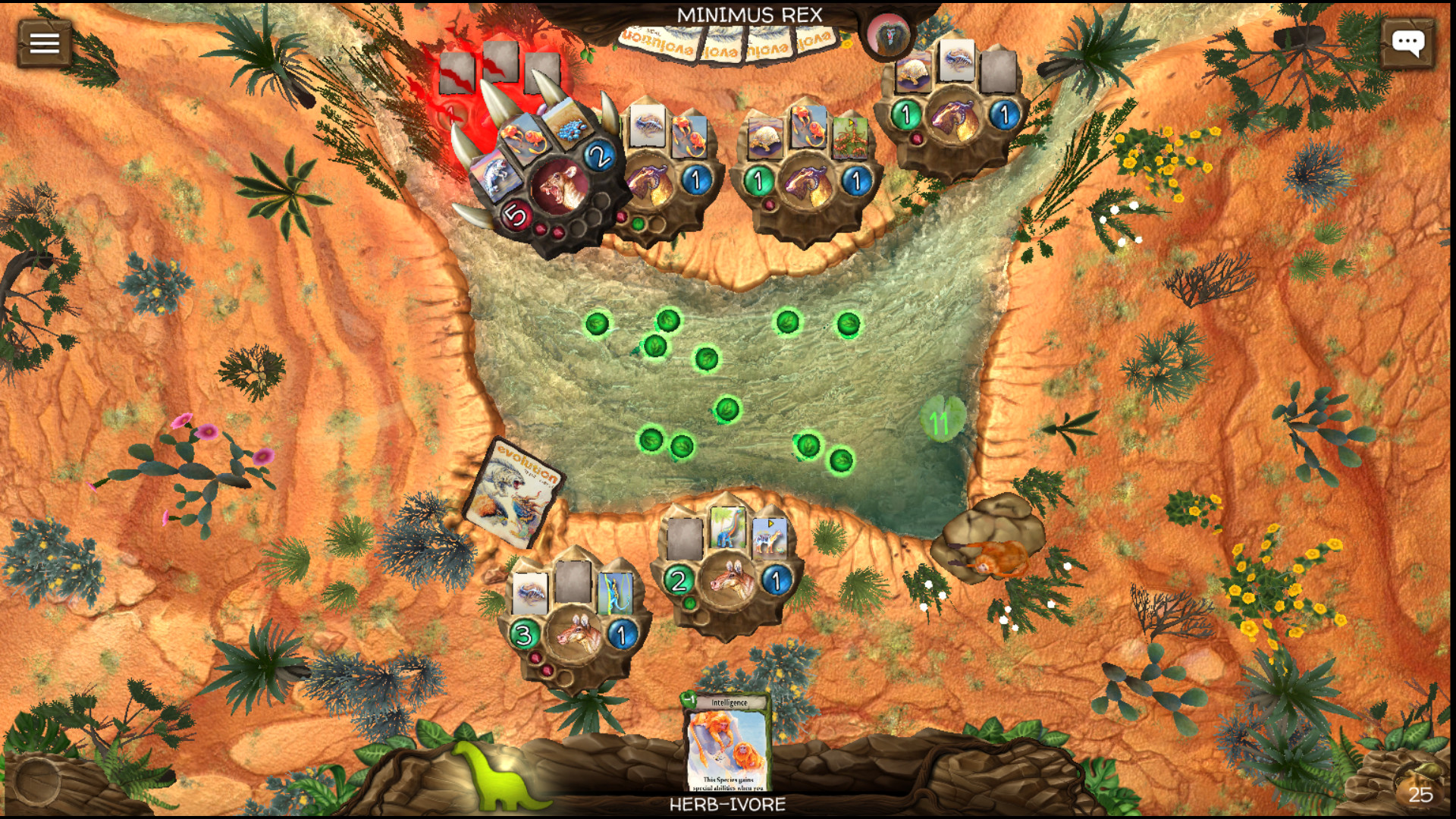Select one of MINIMUS REX's face-down hand cards
Image resolution: width=1456 pixels, height=819 pixels.
[682, 42]
